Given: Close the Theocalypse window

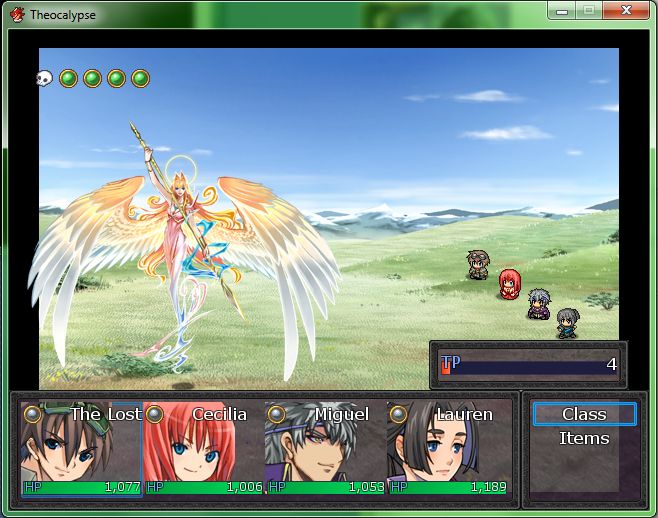Looking at the screenshot, I should coord(626,10).
